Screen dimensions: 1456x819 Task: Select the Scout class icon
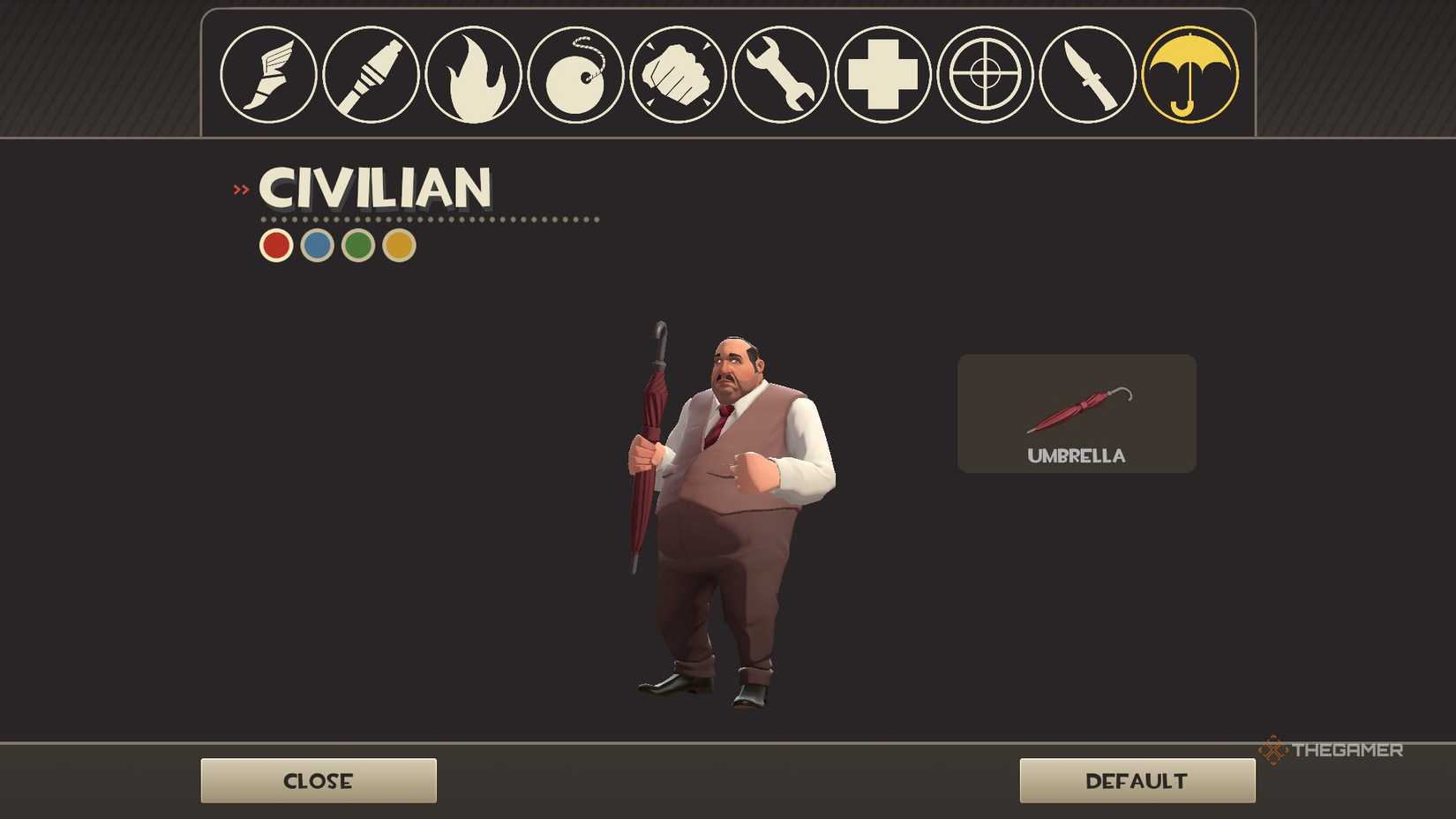coord(269,75)
